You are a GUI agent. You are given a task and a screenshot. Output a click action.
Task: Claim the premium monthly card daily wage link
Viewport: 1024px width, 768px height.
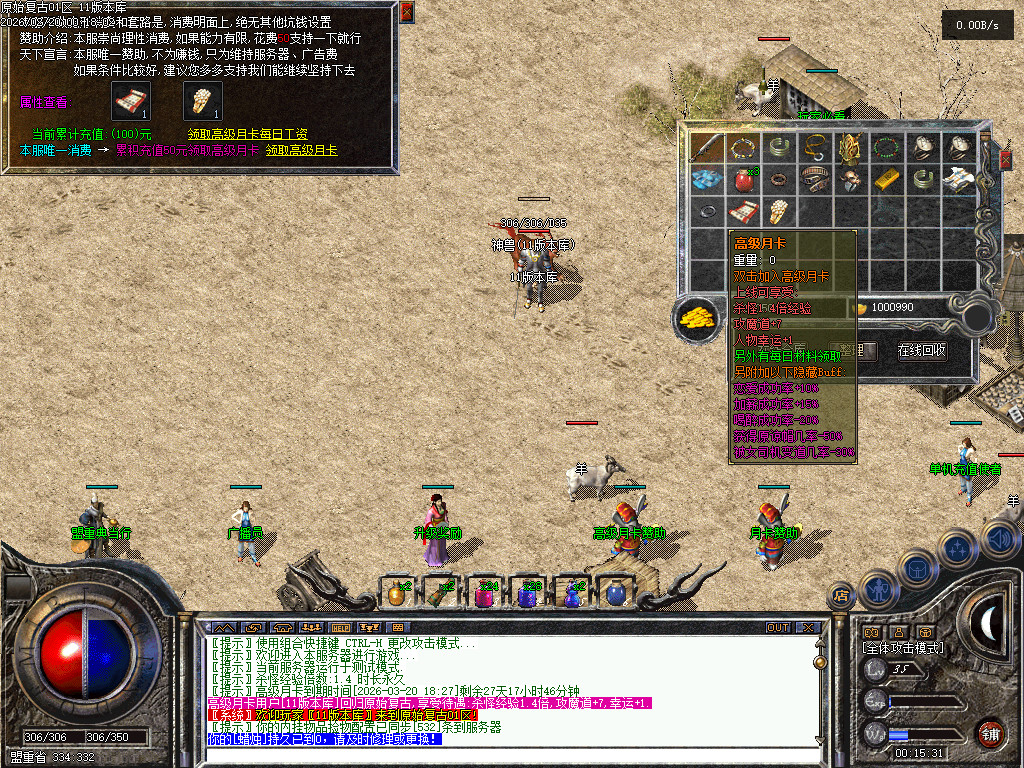(x=247, y=134)
